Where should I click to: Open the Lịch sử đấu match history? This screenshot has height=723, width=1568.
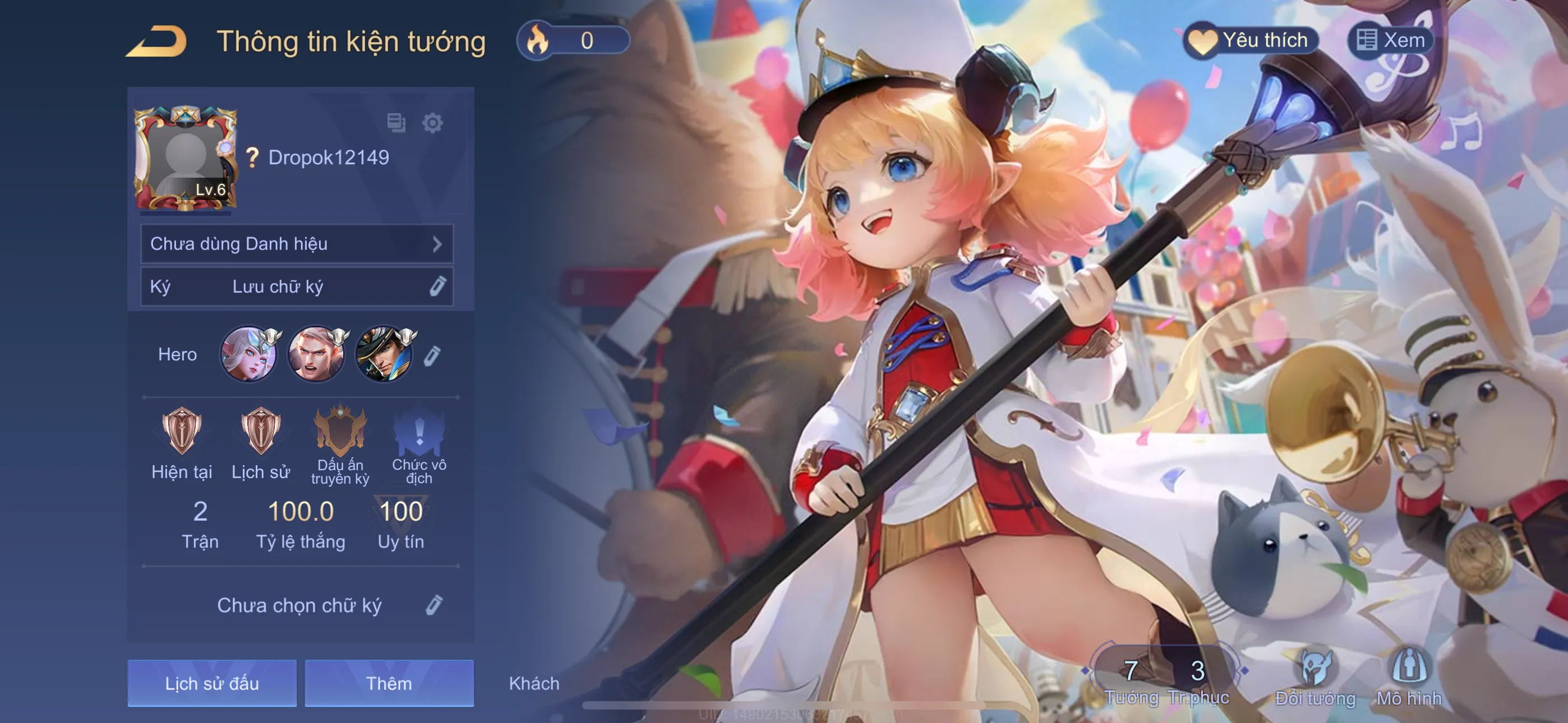(x=212, y=683)
